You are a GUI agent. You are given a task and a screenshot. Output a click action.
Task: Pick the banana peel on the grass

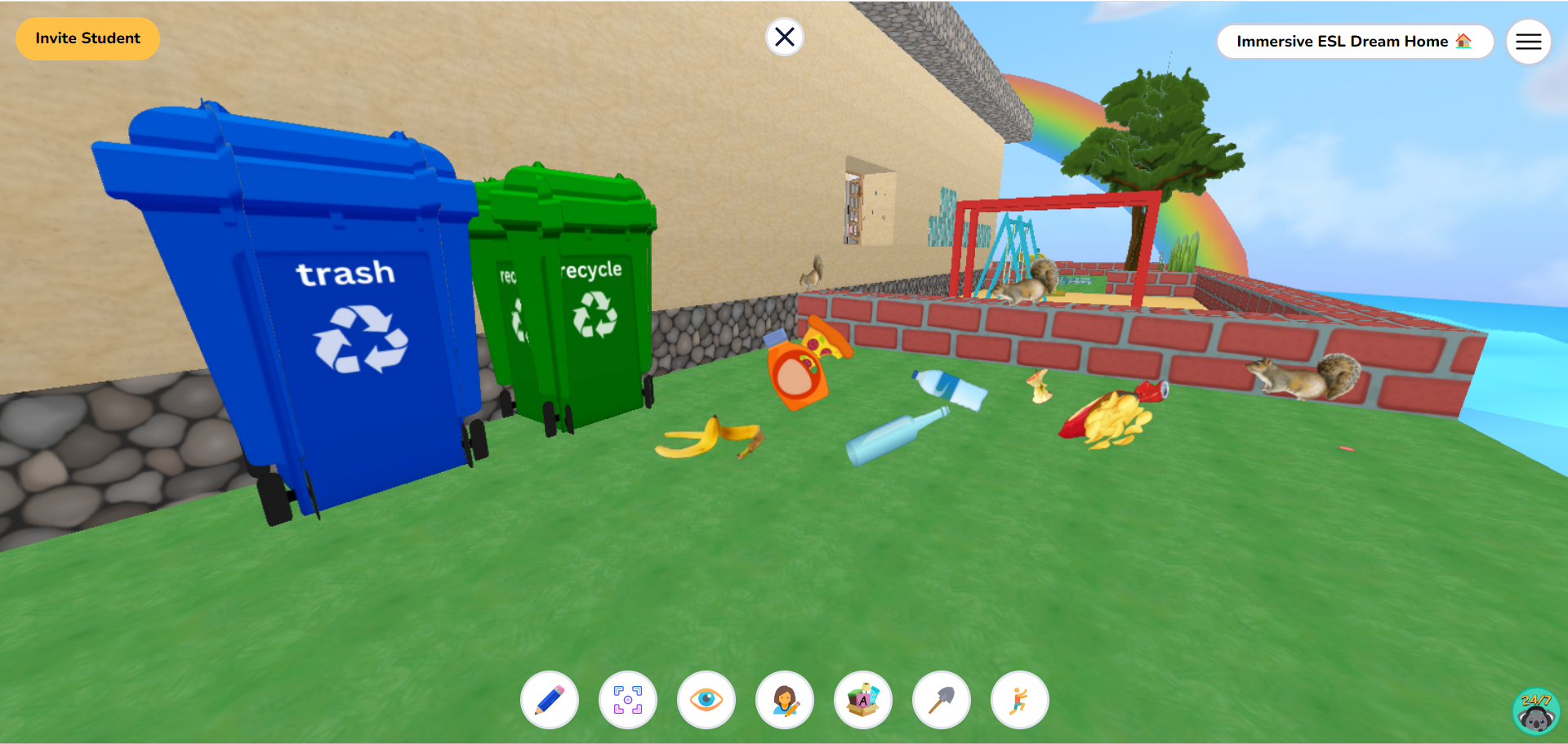pos(710,437)
